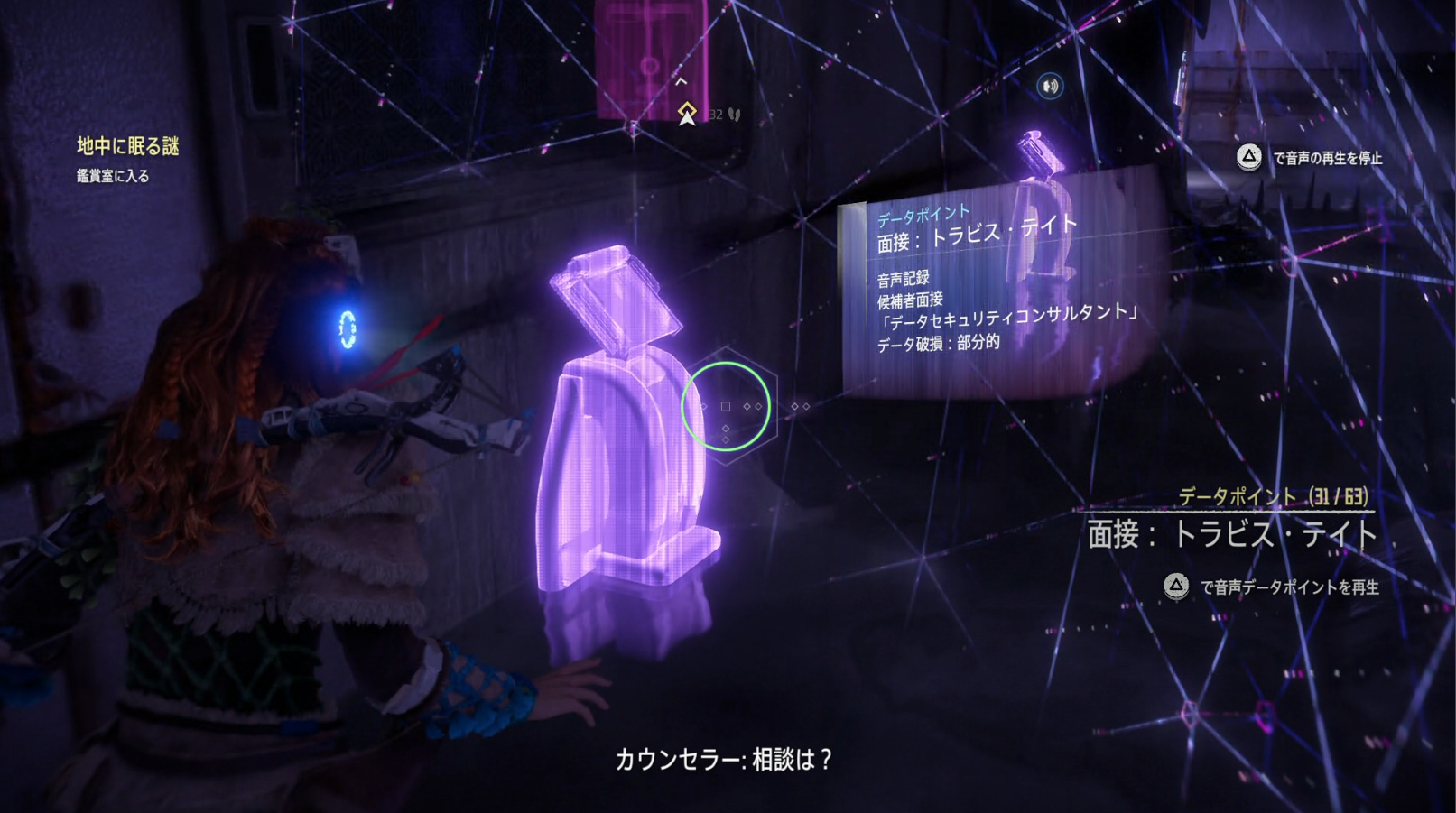This screenshot has width=1456, height=813.
Task: Click the Triangle button icon near stop audio prompt
Action: click(1251, 155)
